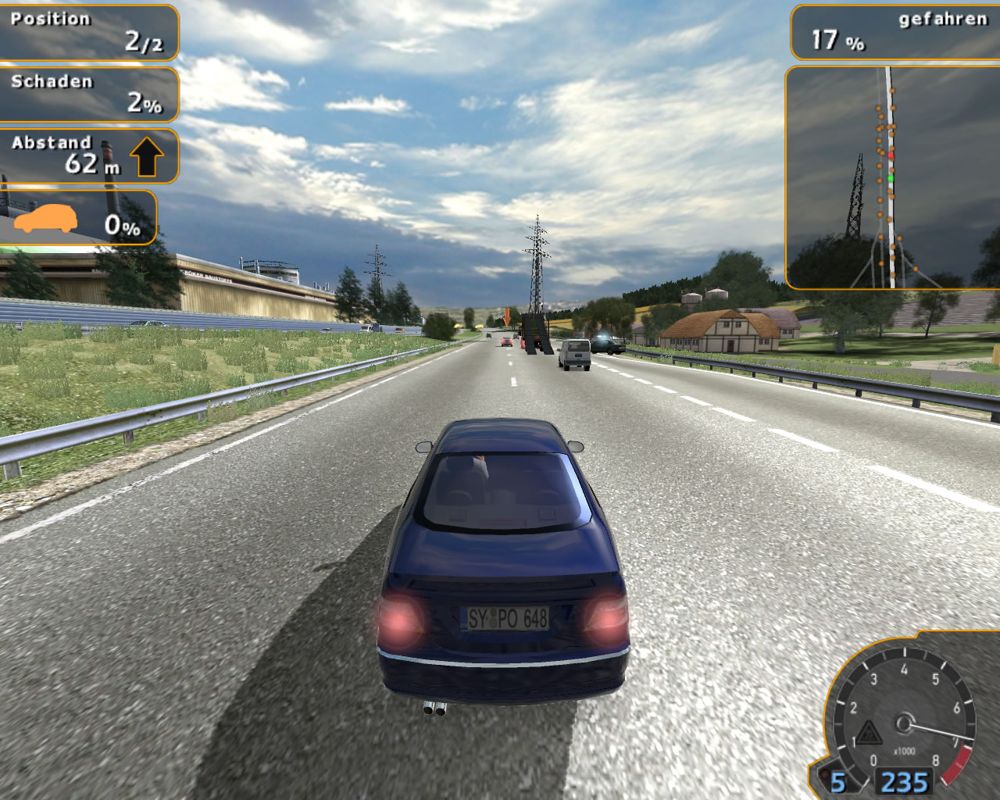
Task: Select the orange car icon
Action: pos(45,219)
